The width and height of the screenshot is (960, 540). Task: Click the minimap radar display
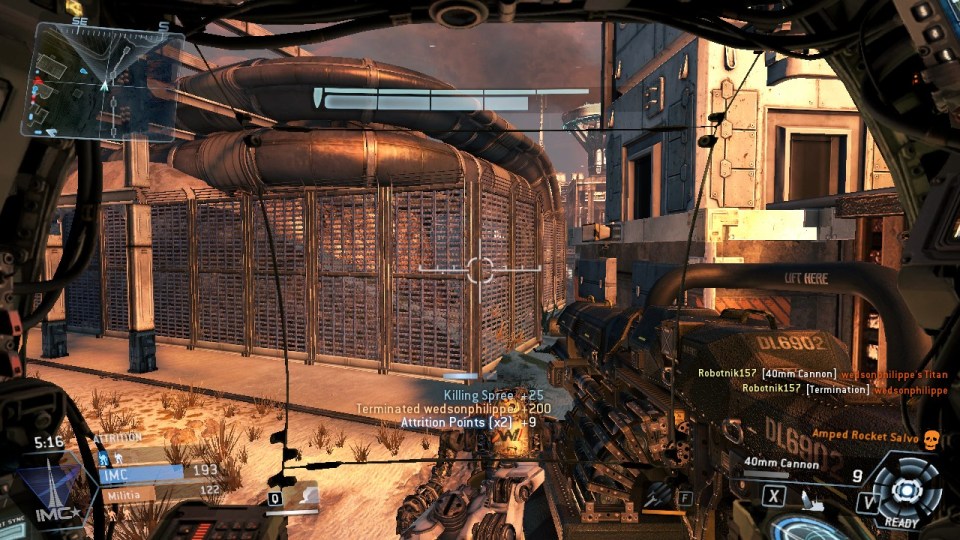108,80
